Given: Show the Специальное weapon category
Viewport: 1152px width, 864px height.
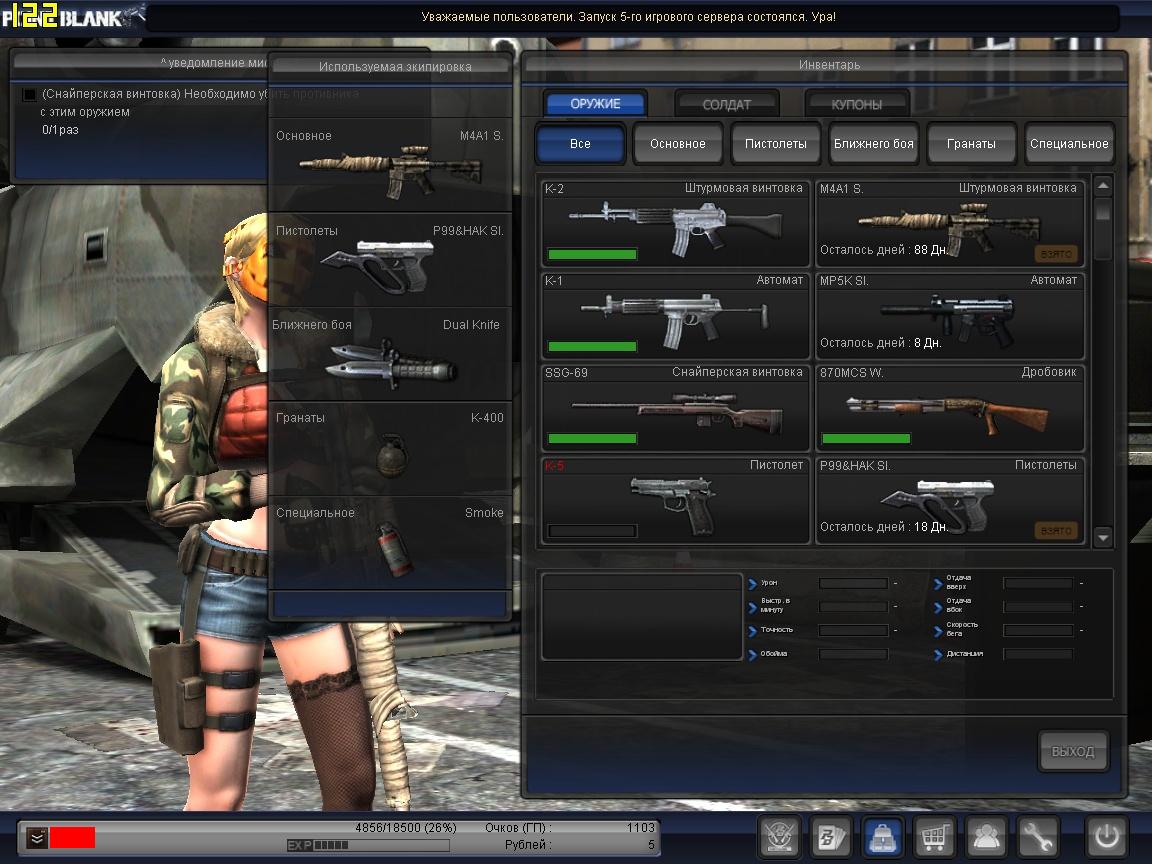Looking at the screenshot, I should pos(1069,143).
